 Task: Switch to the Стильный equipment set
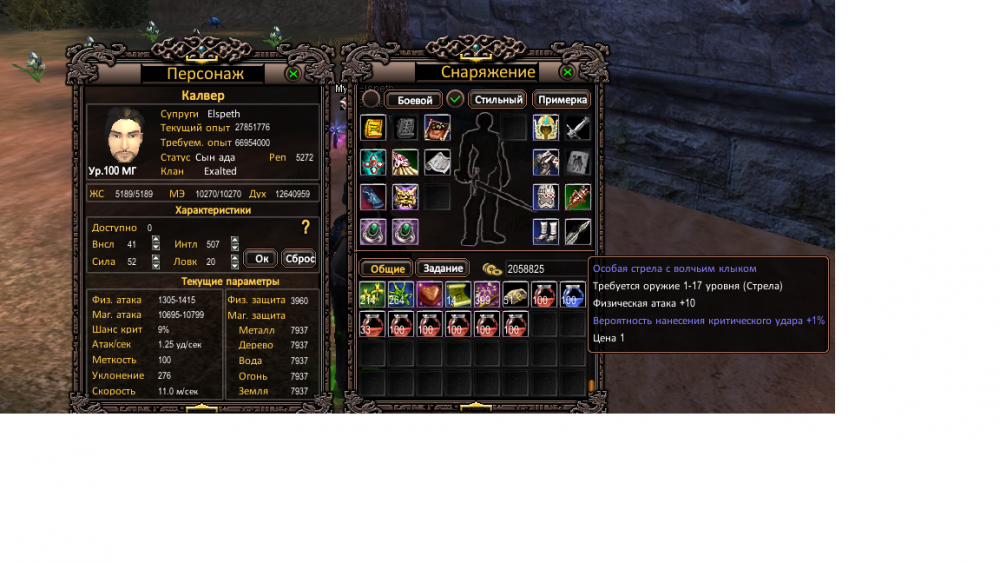pyautogui.click(x=498, y=100)
